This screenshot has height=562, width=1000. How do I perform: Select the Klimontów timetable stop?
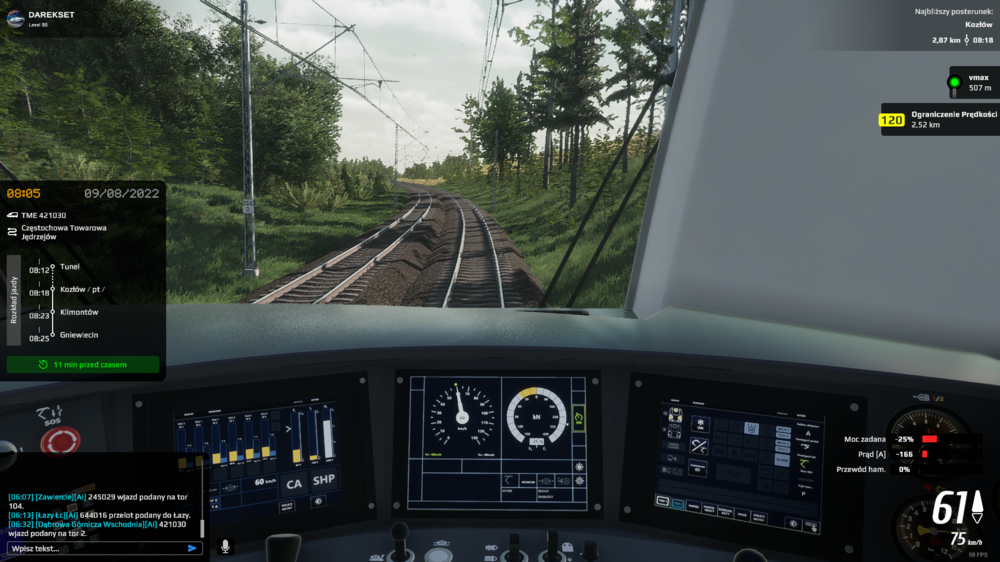click(x=79, y=312)
